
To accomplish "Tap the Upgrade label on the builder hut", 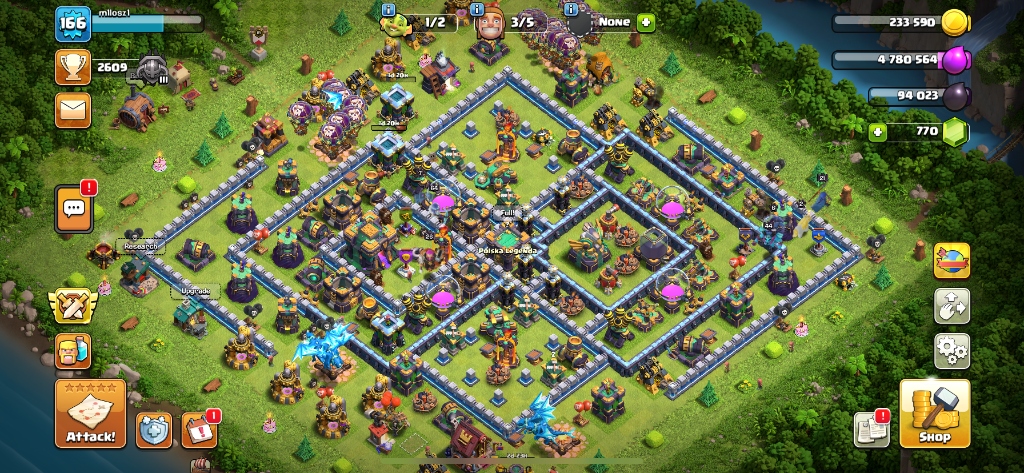I will tap(196, 291).
